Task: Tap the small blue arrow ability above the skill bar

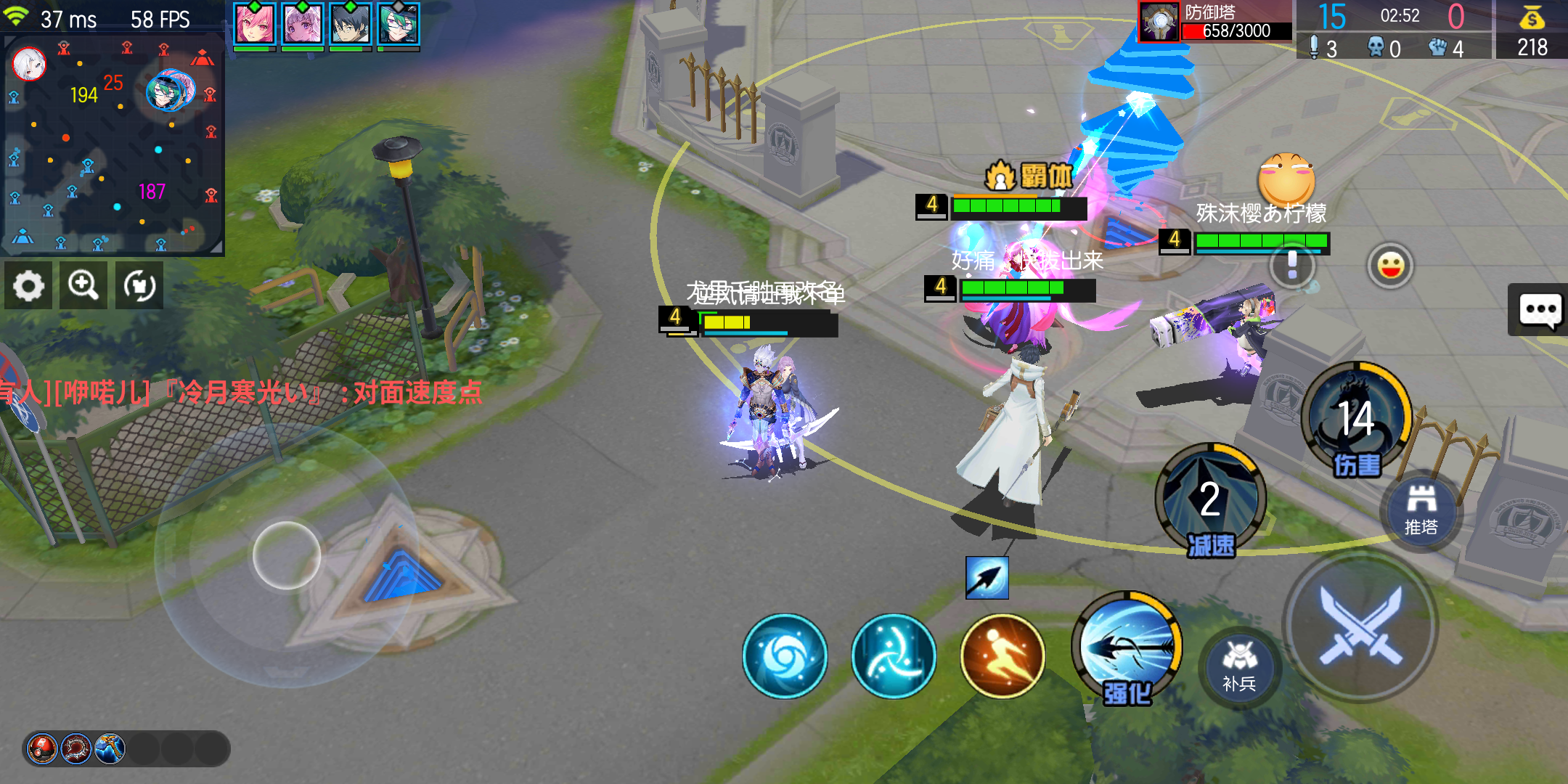Action: (987, 577)
